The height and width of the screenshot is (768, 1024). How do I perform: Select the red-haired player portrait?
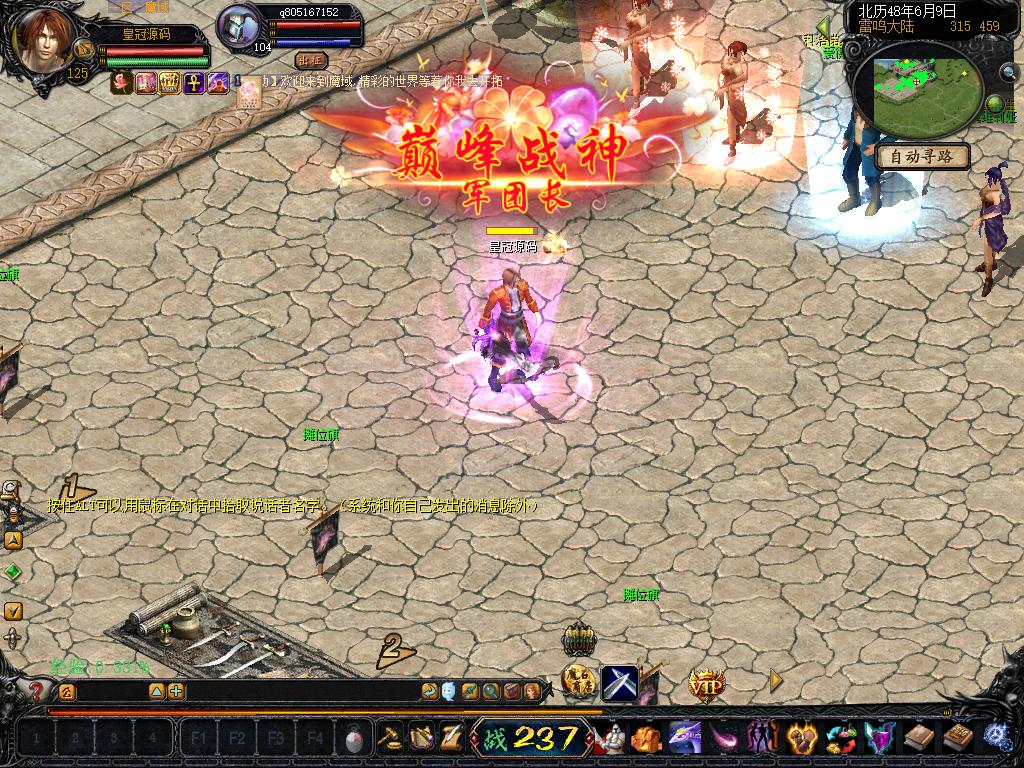(45, 40)
